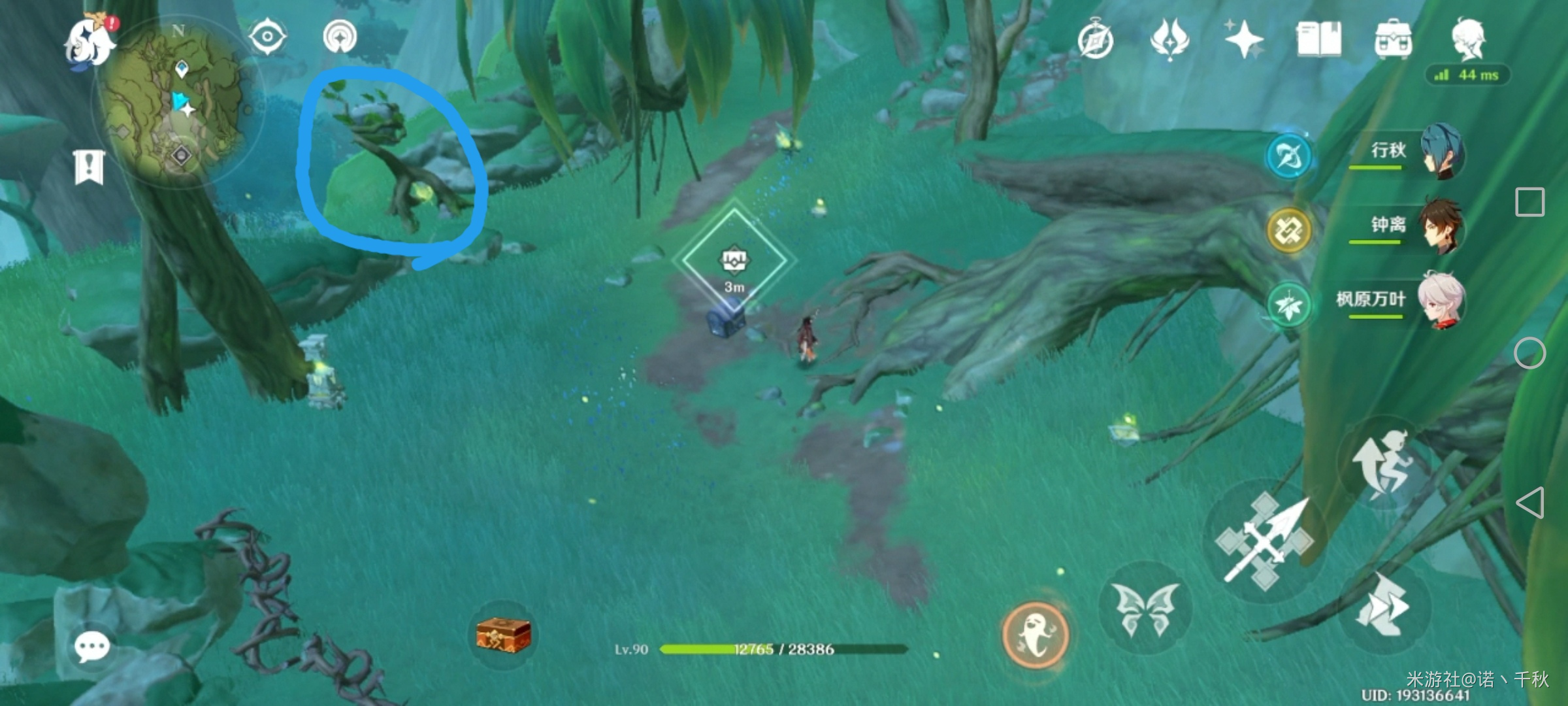Image resolution: width=1568 pixels, height=706 pixels.
Task: Activate the ghost elemental burst
Action: click(x=1035, y=634)
